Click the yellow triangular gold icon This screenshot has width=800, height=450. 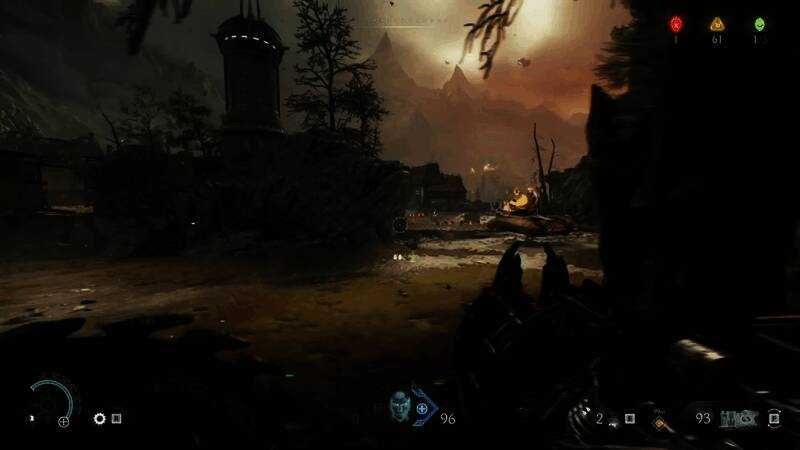click(716, 24)
